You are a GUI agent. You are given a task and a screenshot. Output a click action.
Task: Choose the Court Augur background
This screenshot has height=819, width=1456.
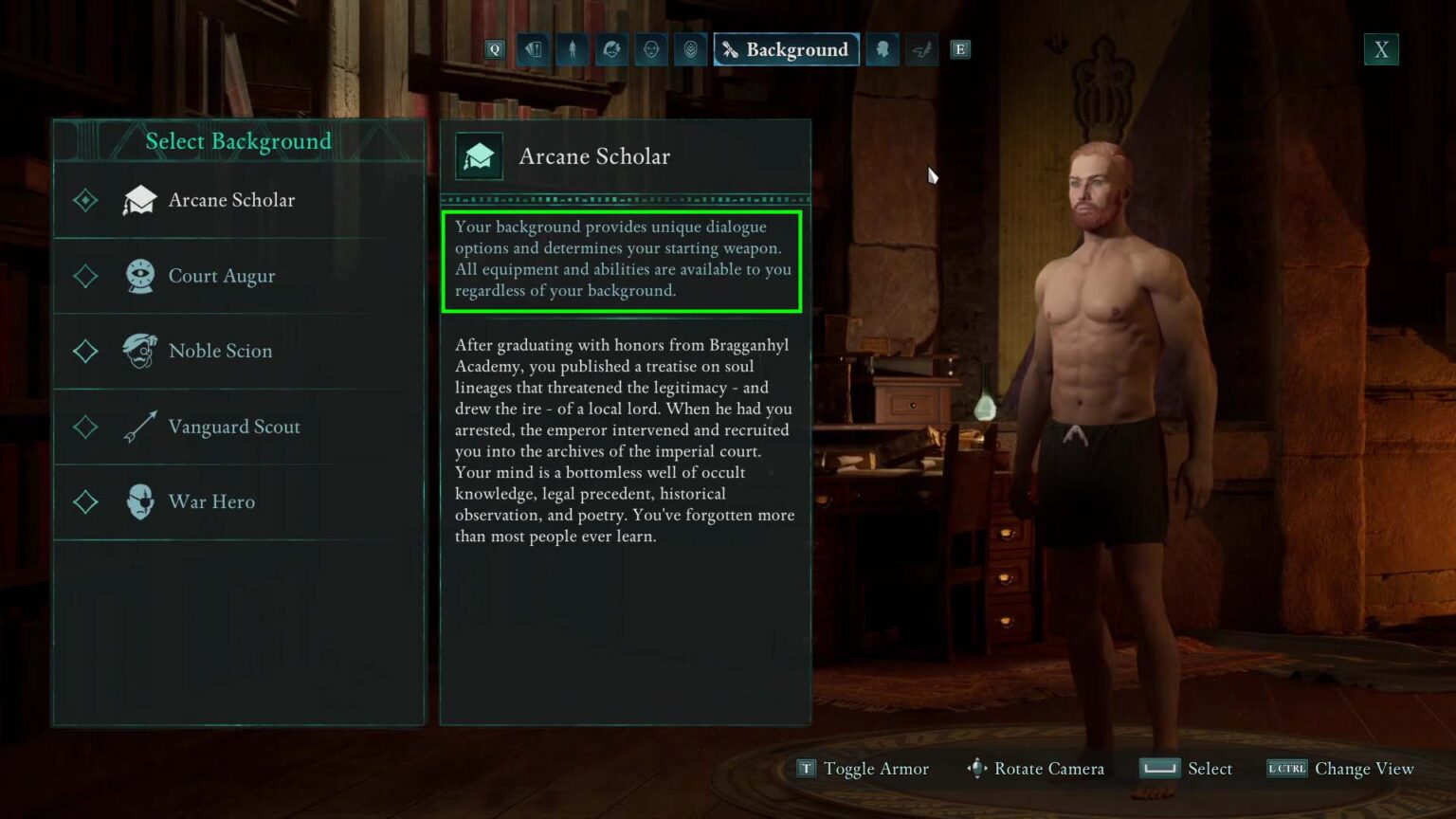222,276
